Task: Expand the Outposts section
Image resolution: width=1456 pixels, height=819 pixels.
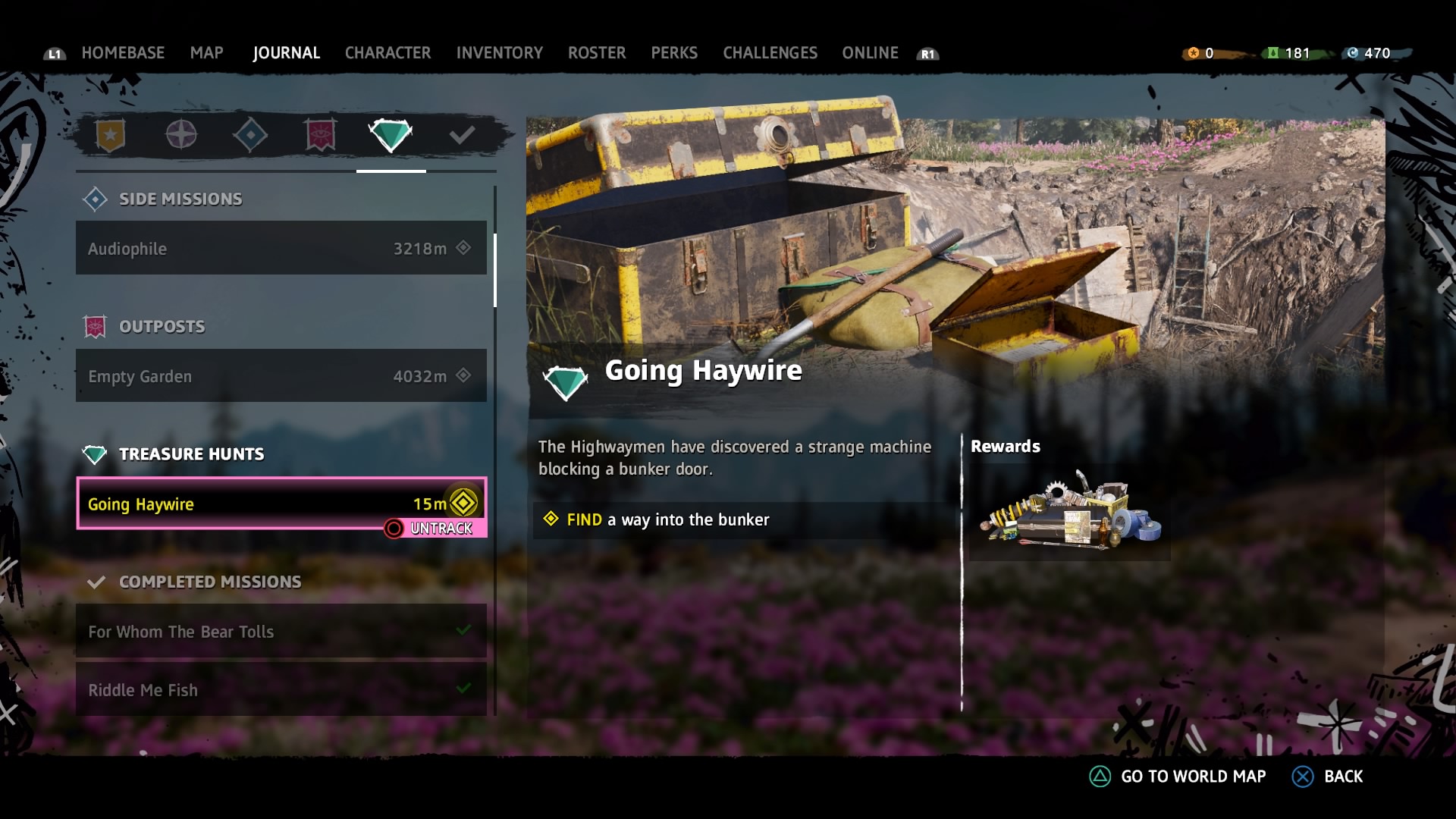Action: 162,326
